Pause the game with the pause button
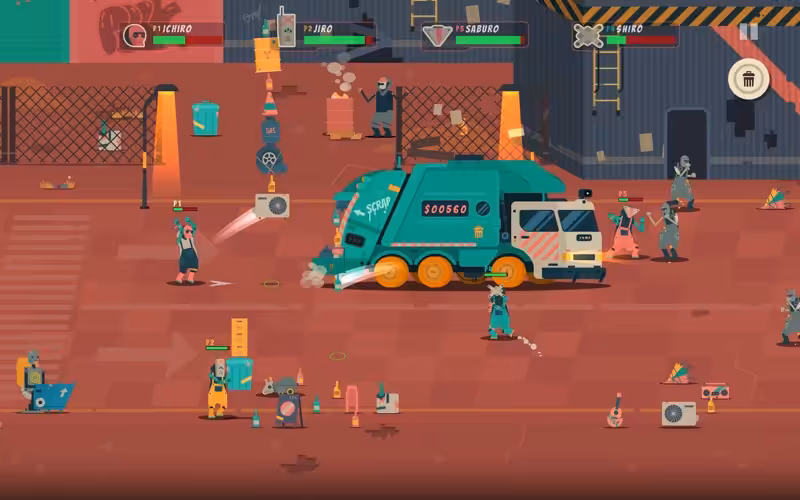Image resolution: width=800 pixels, height=500 pixels. coord(748,31)
